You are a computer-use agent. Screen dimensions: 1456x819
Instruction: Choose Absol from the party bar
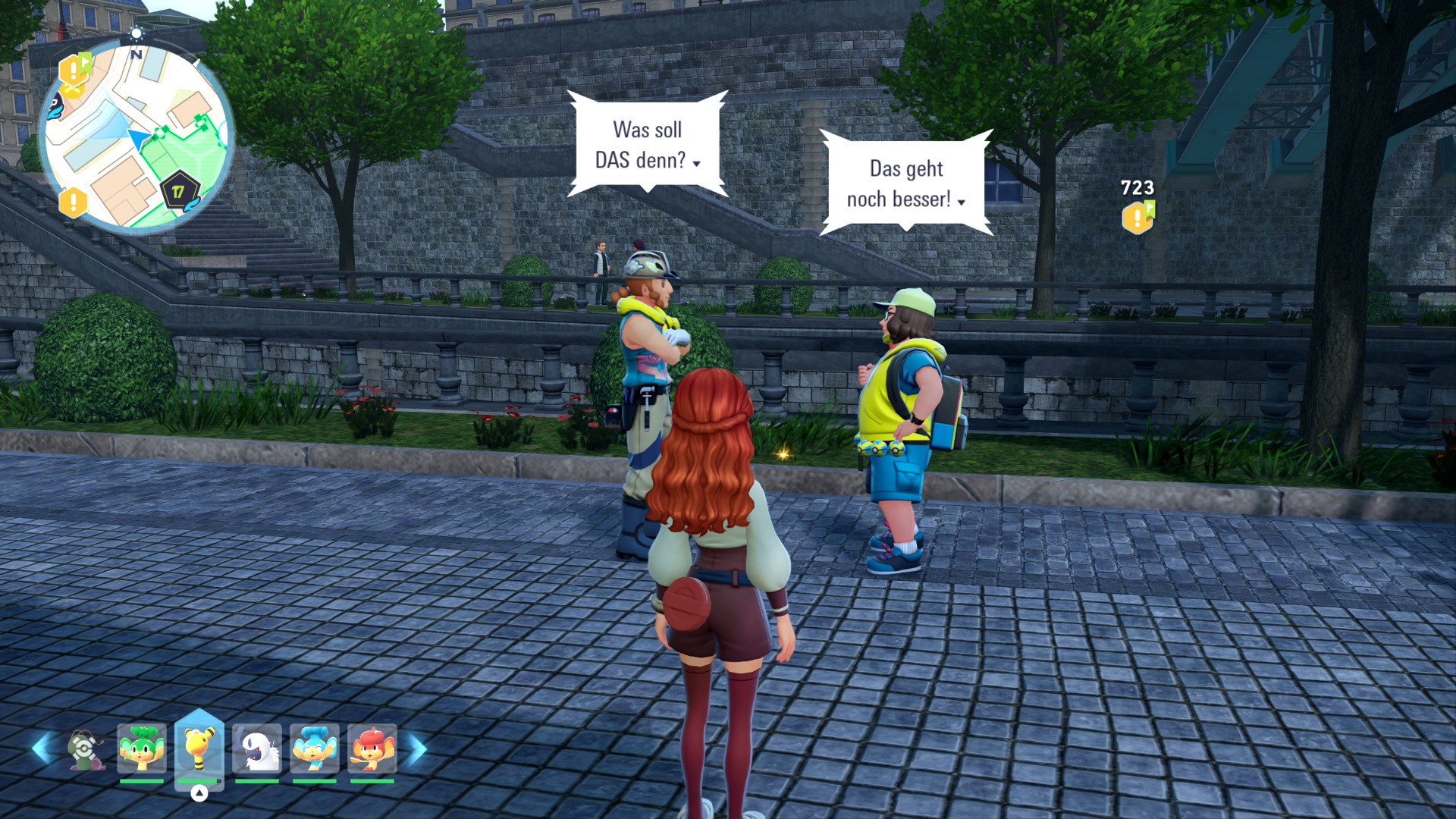[257, 748]
